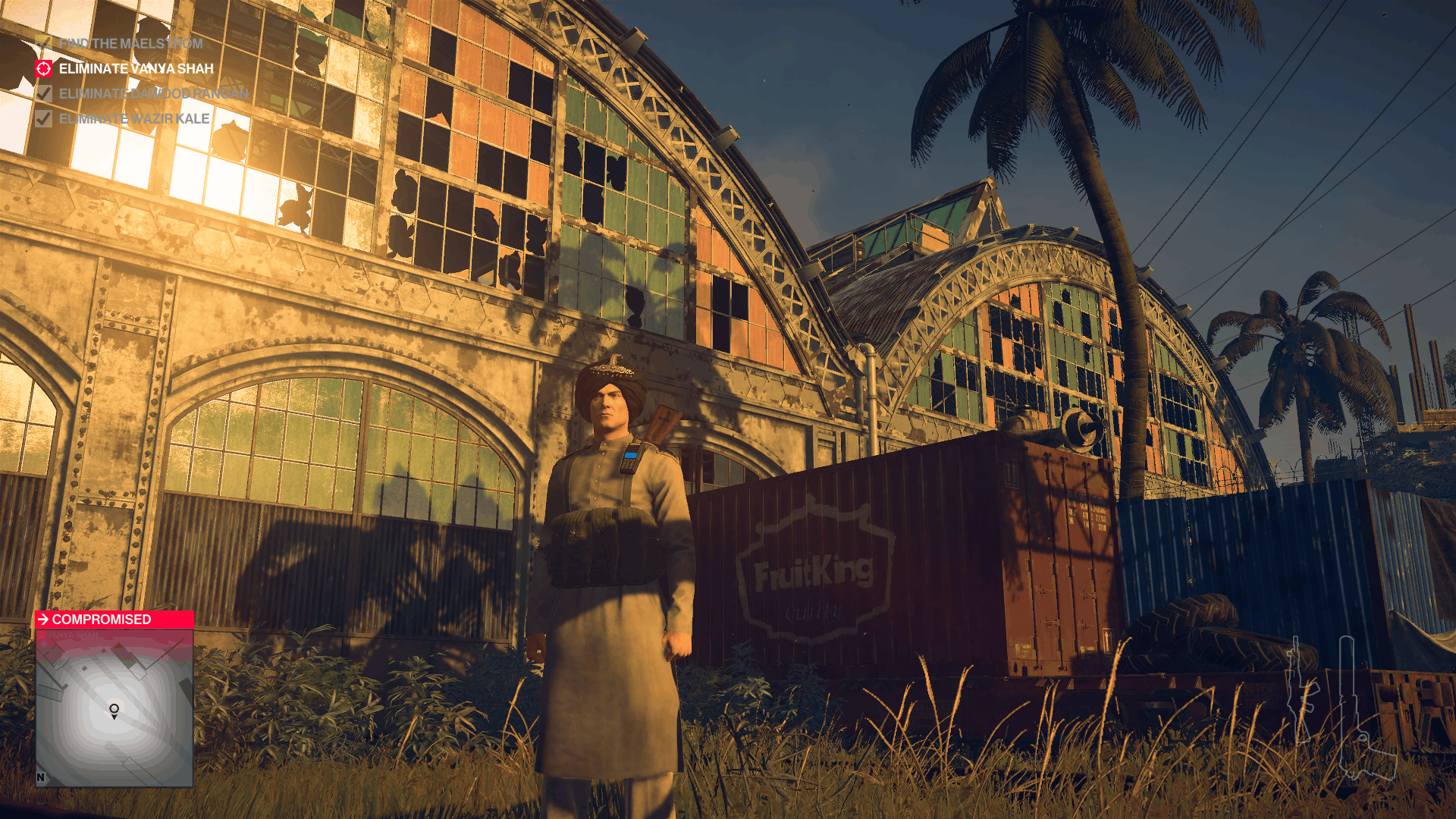Click the Vanya Shah label on the minimap
The width and height of the screenshot is (1456, 819).
72,635
